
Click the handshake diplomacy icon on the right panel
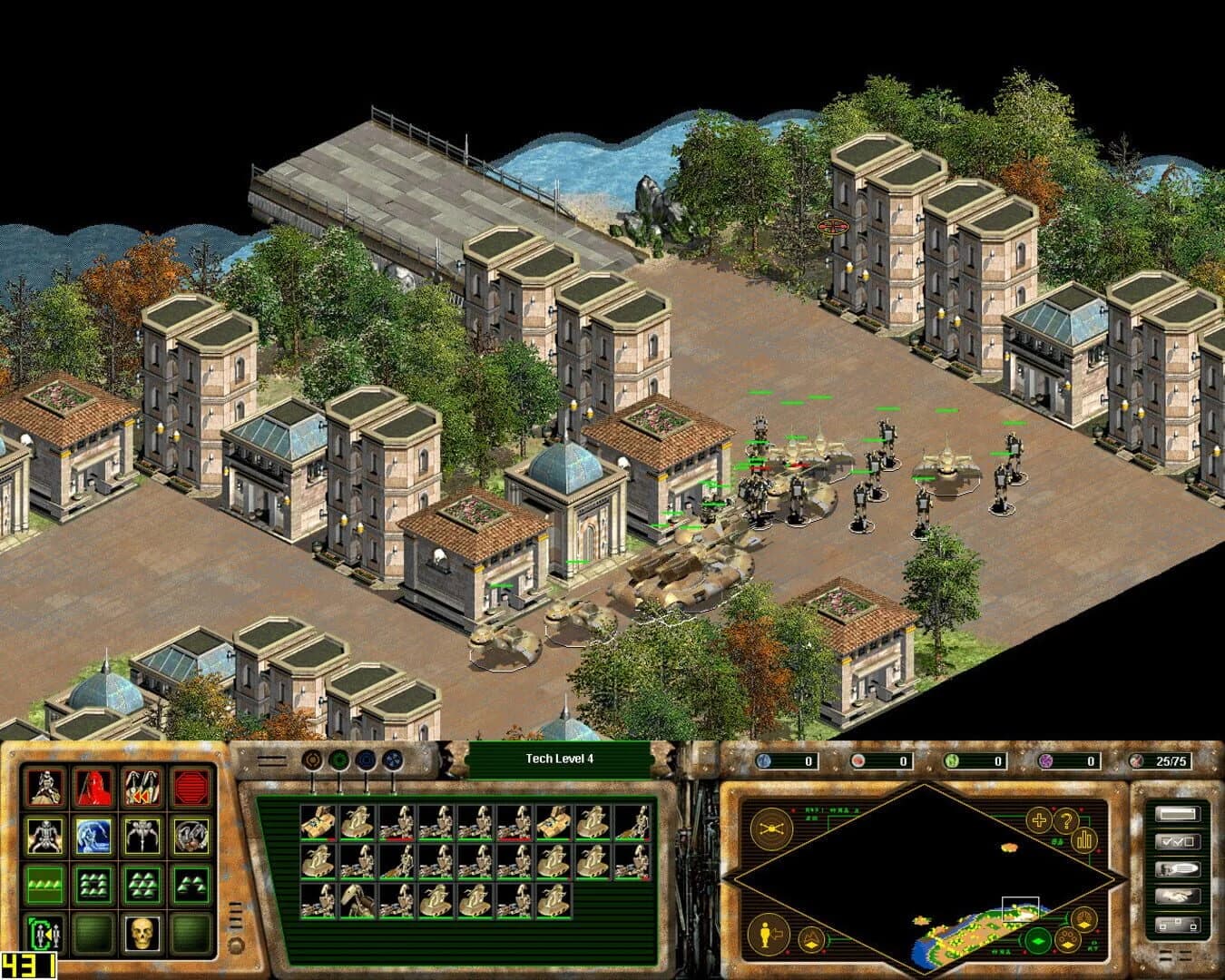point(1179,896)
